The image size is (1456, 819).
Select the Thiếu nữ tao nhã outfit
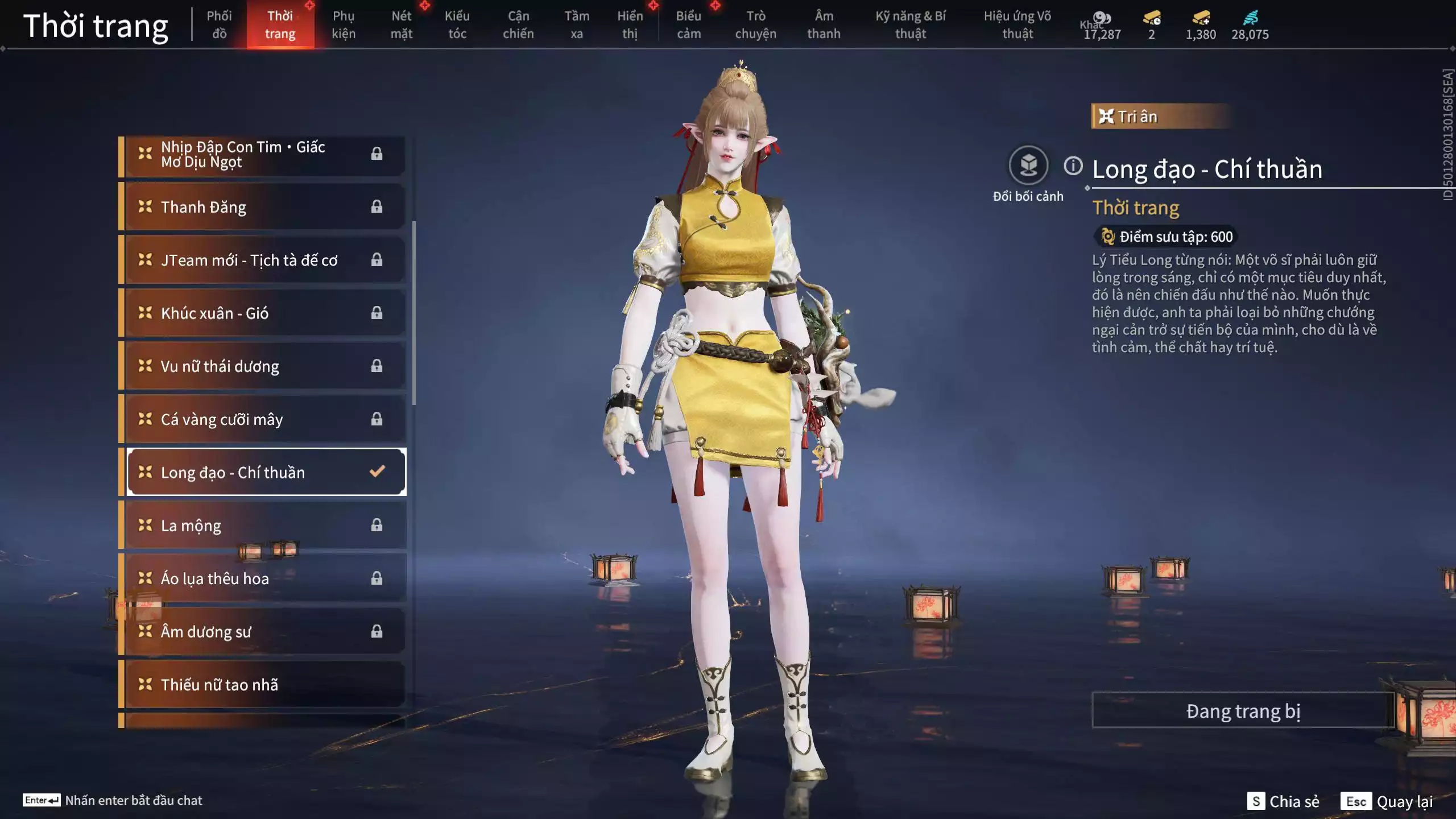pos(265,685)
